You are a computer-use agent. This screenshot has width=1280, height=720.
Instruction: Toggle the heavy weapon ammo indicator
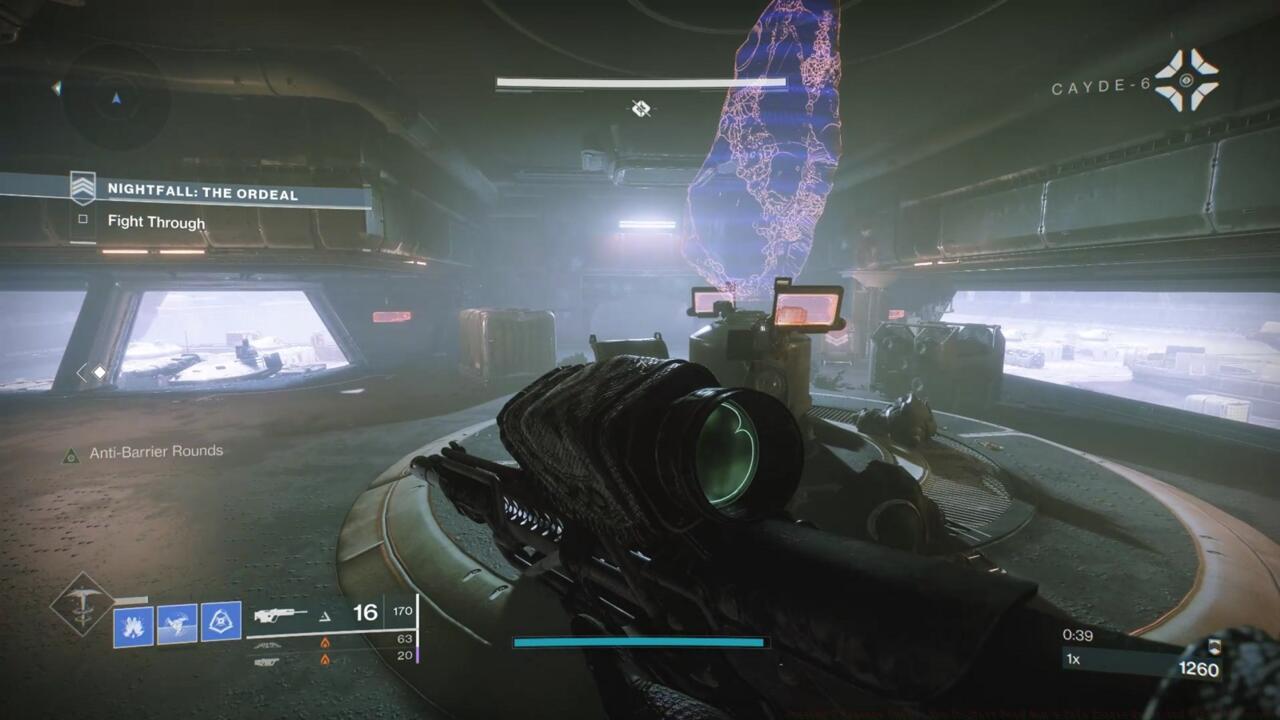268,662
